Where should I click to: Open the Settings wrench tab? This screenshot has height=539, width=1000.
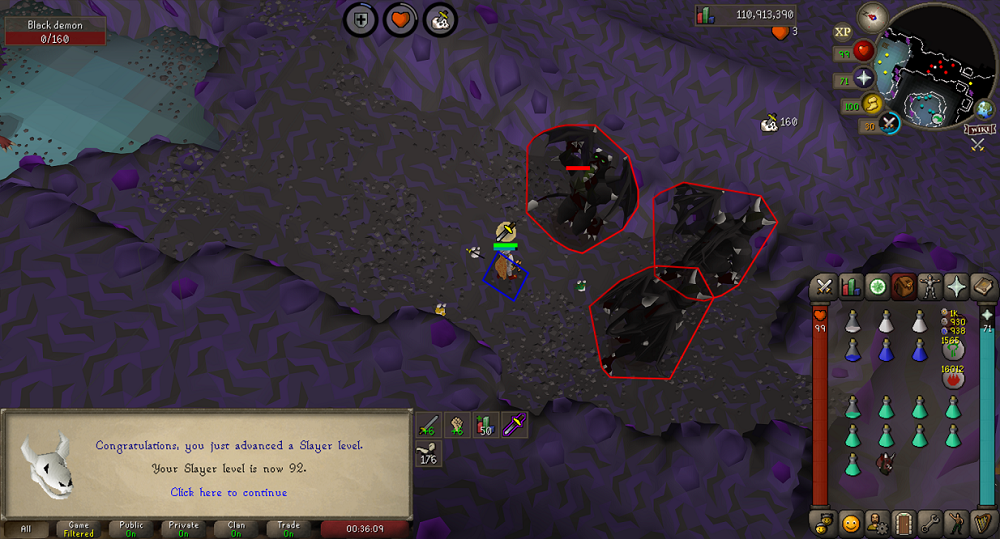click(x=931, y=522)
